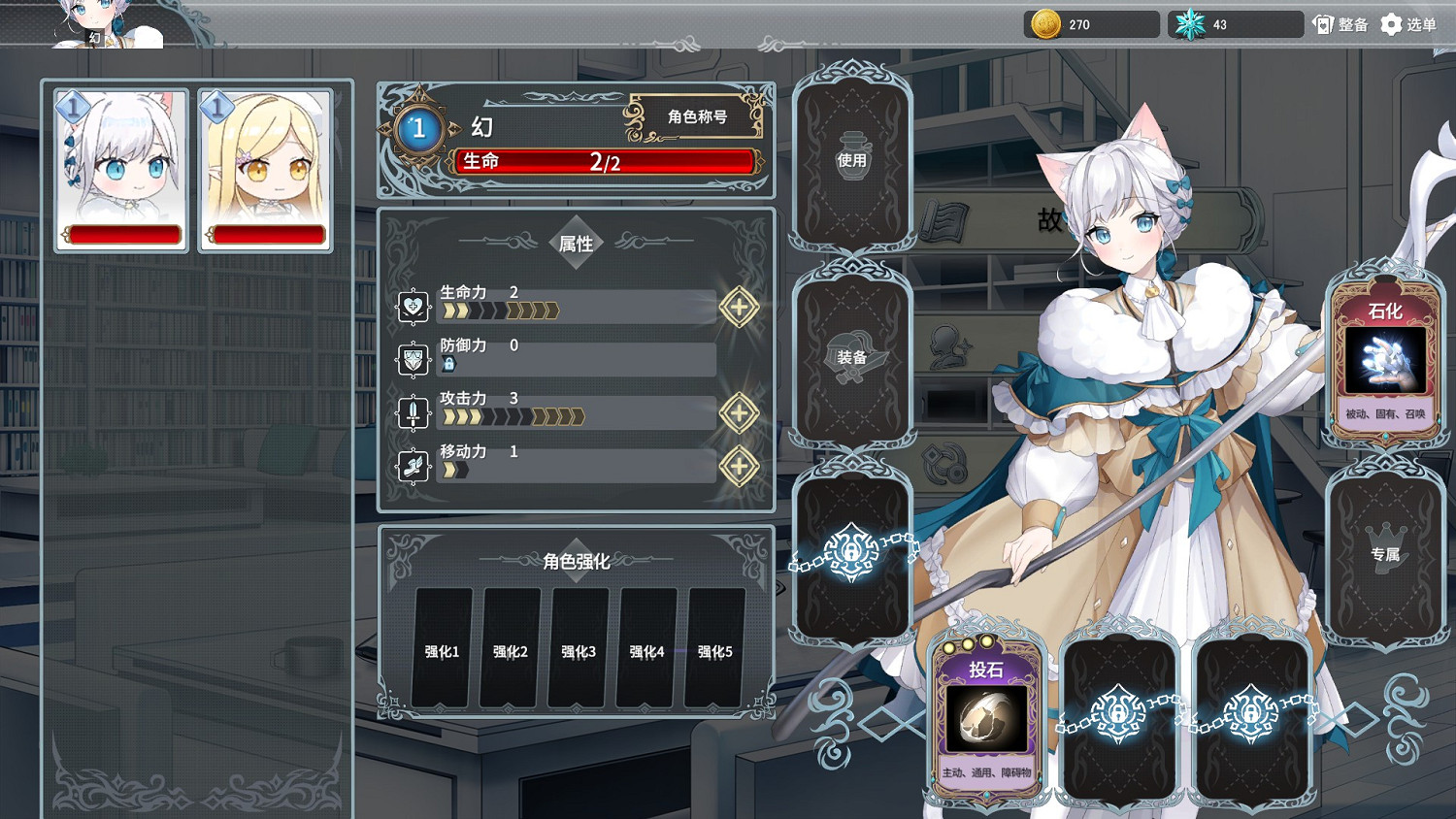Open the 选单 menu
The width and height of the screenshot is (1456, 819).
[x=1406, y=23]
